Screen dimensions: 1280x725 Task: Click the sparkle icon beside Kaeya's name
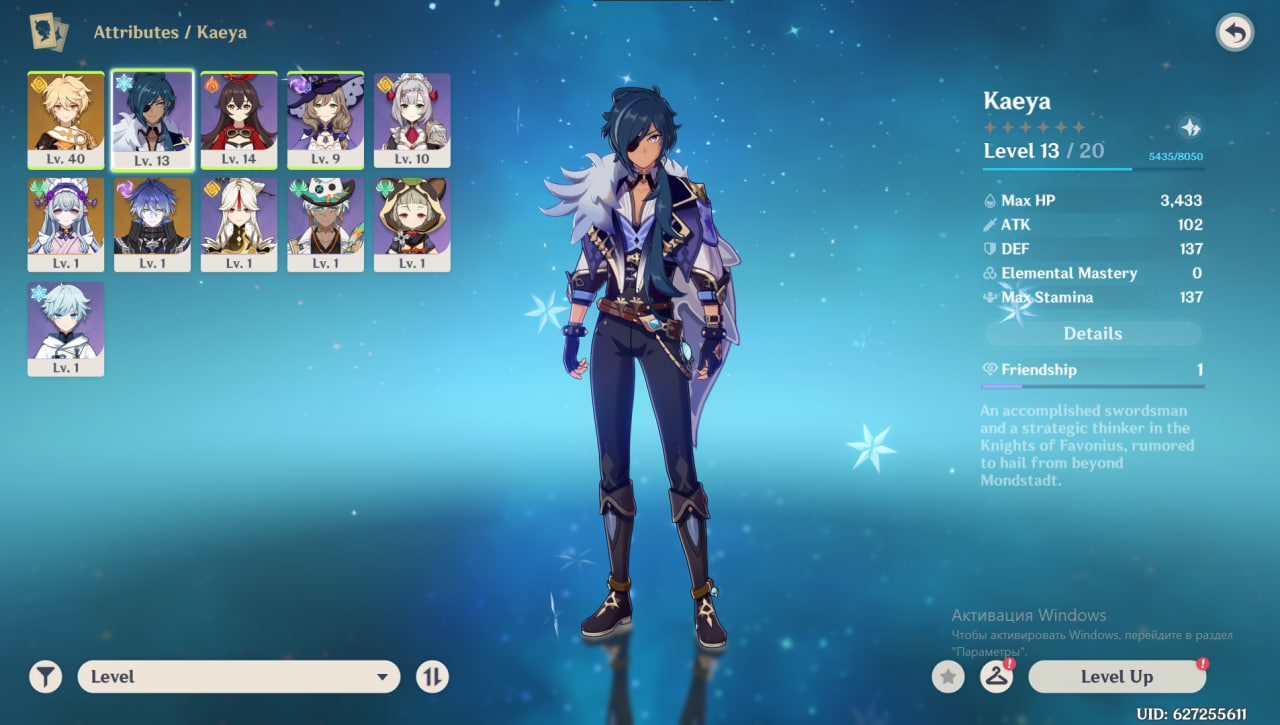[1190, 127]
